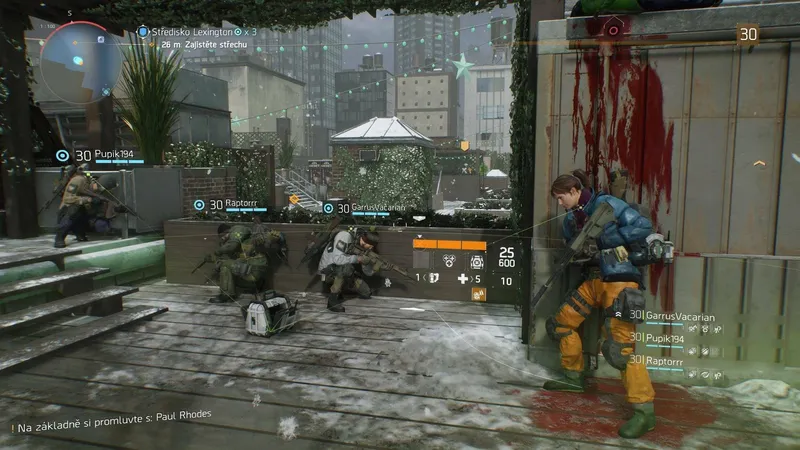Activate the orange icon below the medkit count
Image resolution: width=800 pixels, height=450 pixels.
pyautogui.click(x=478, y=294)
